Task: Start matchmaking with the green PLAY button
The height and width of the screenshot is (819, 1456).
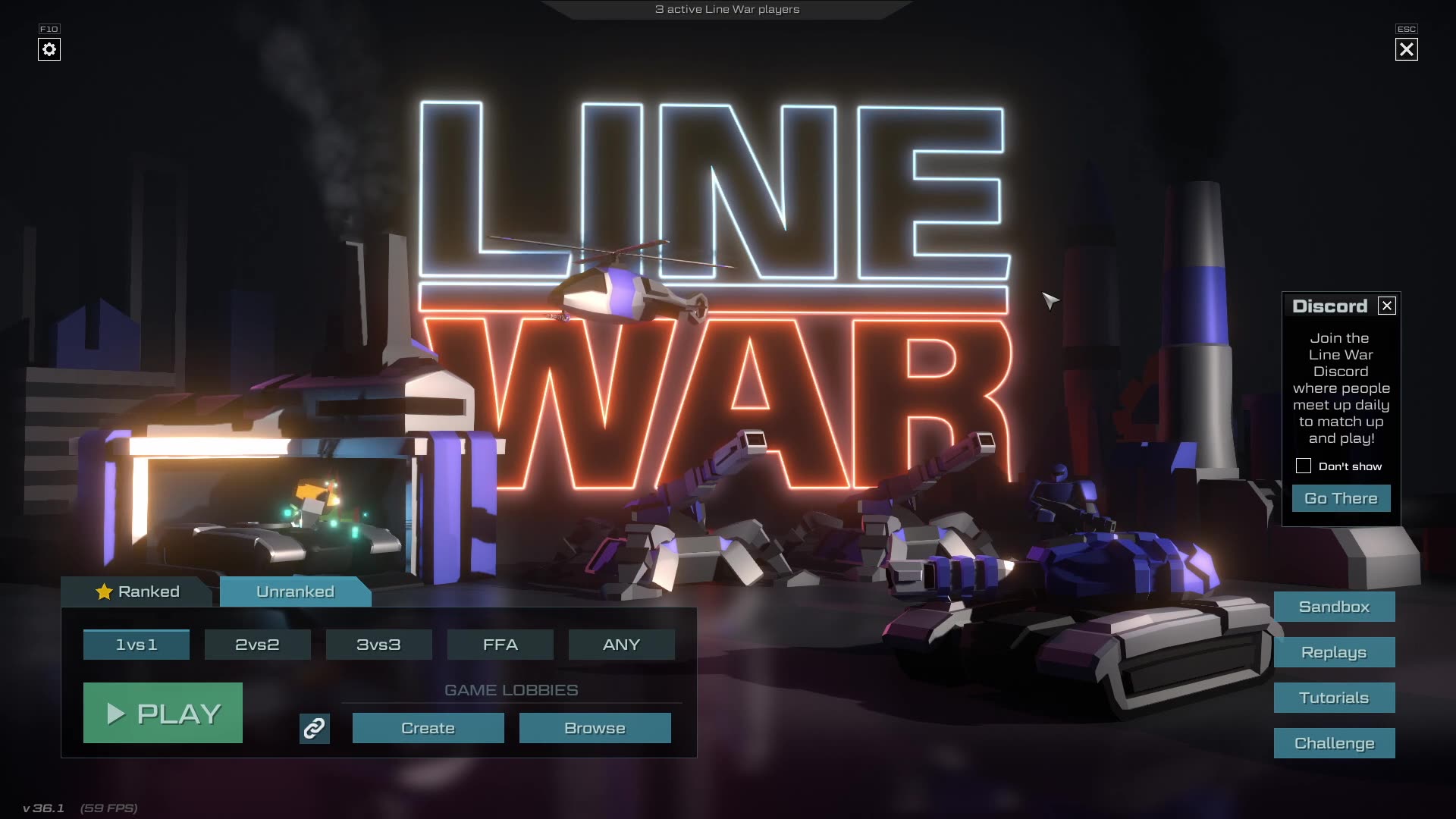Action: pyautogui.click(x=163, y=713)
